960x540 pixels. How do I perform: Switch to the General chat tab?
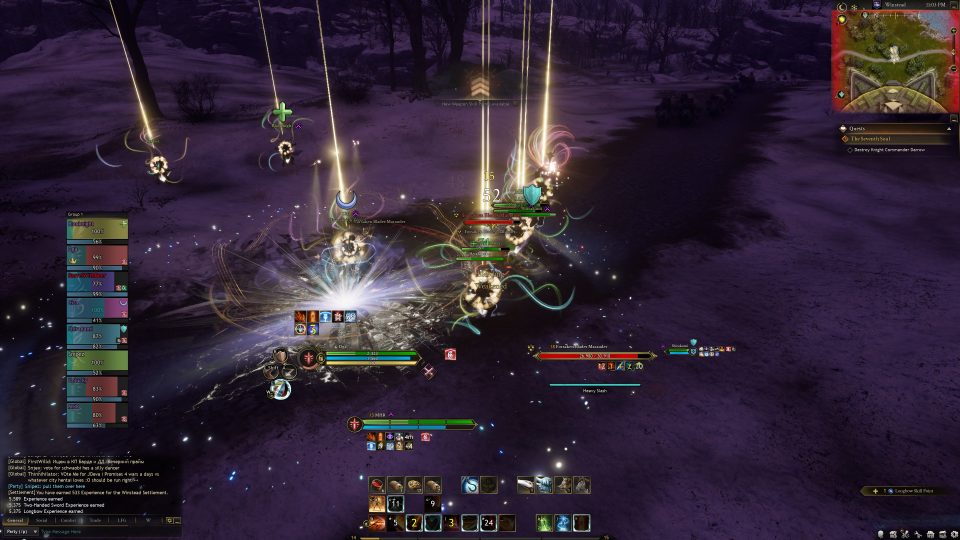[x=15, y=520]
